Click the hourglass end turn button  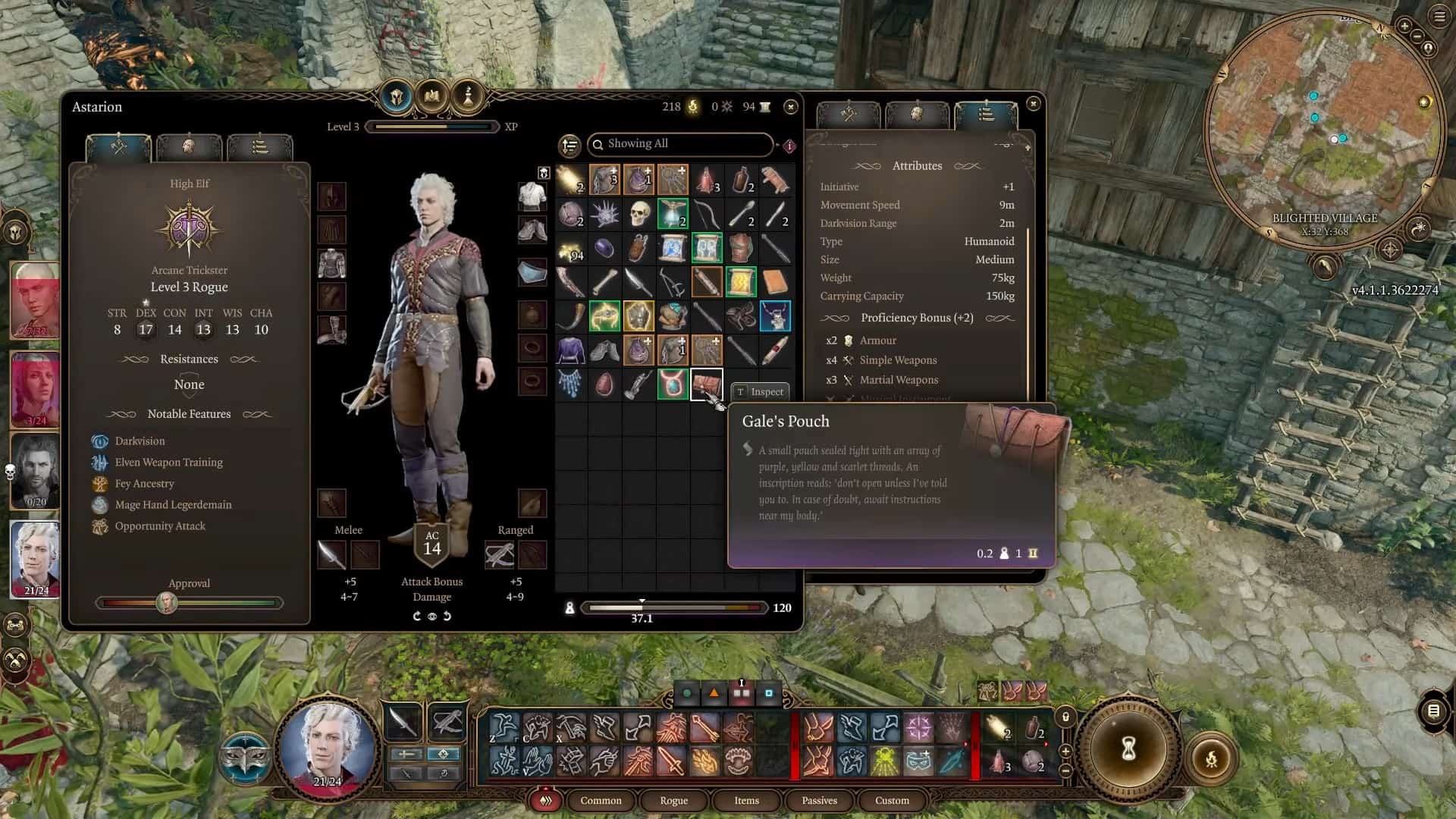coord(1128,749)
